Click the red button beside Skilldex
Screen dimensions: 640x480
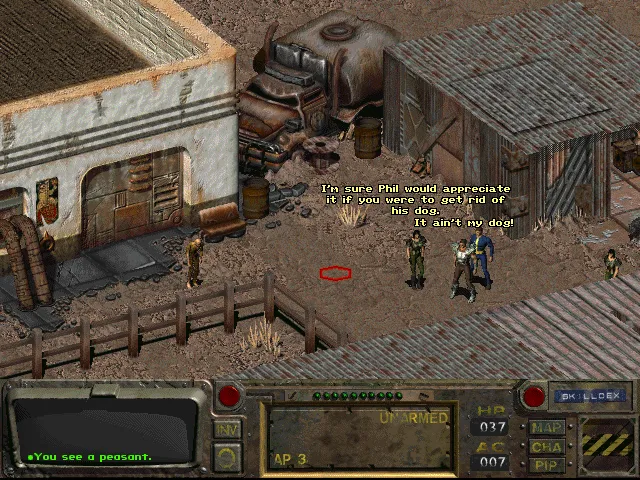click(x=533, y=396)
